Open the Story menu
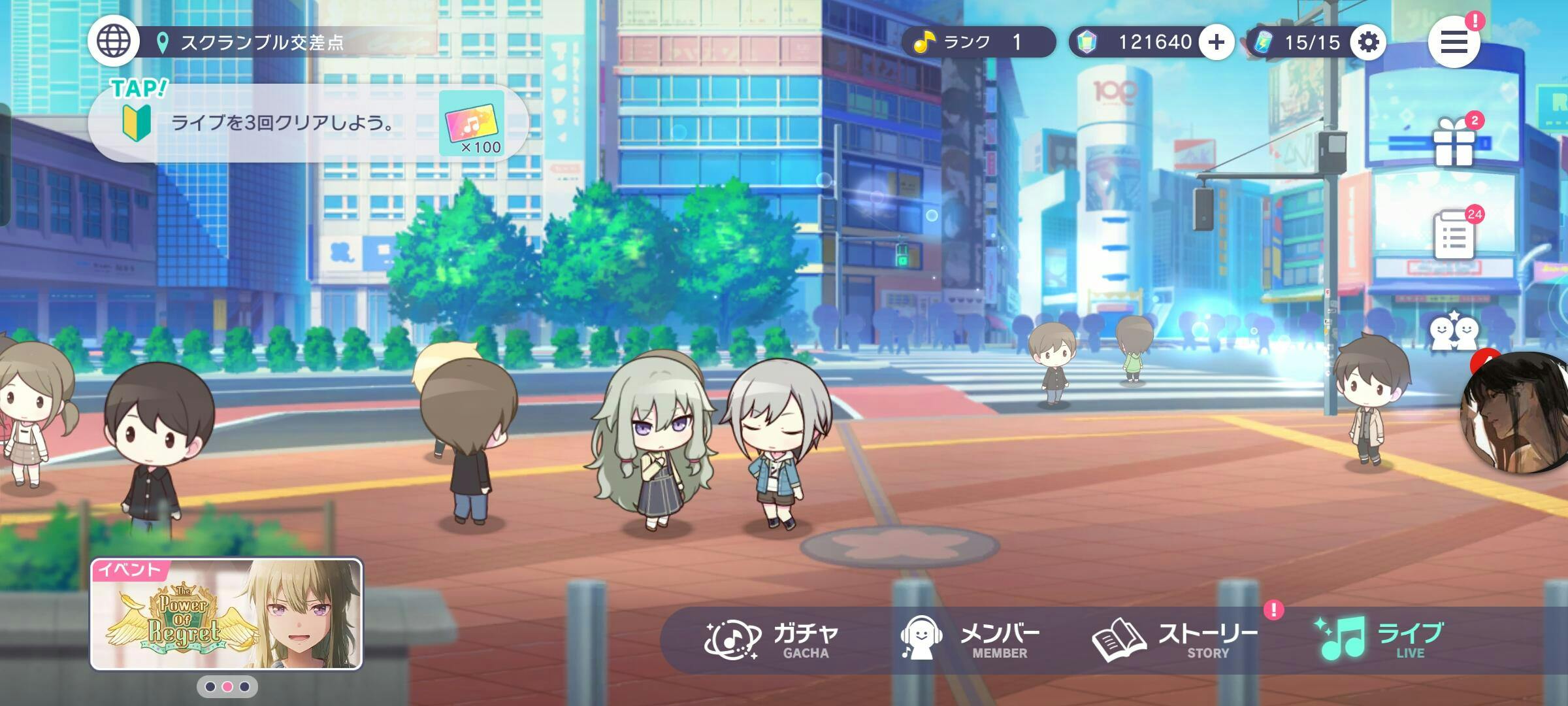Screen dimensions: 1568x706 click(x=1175, y=641)
